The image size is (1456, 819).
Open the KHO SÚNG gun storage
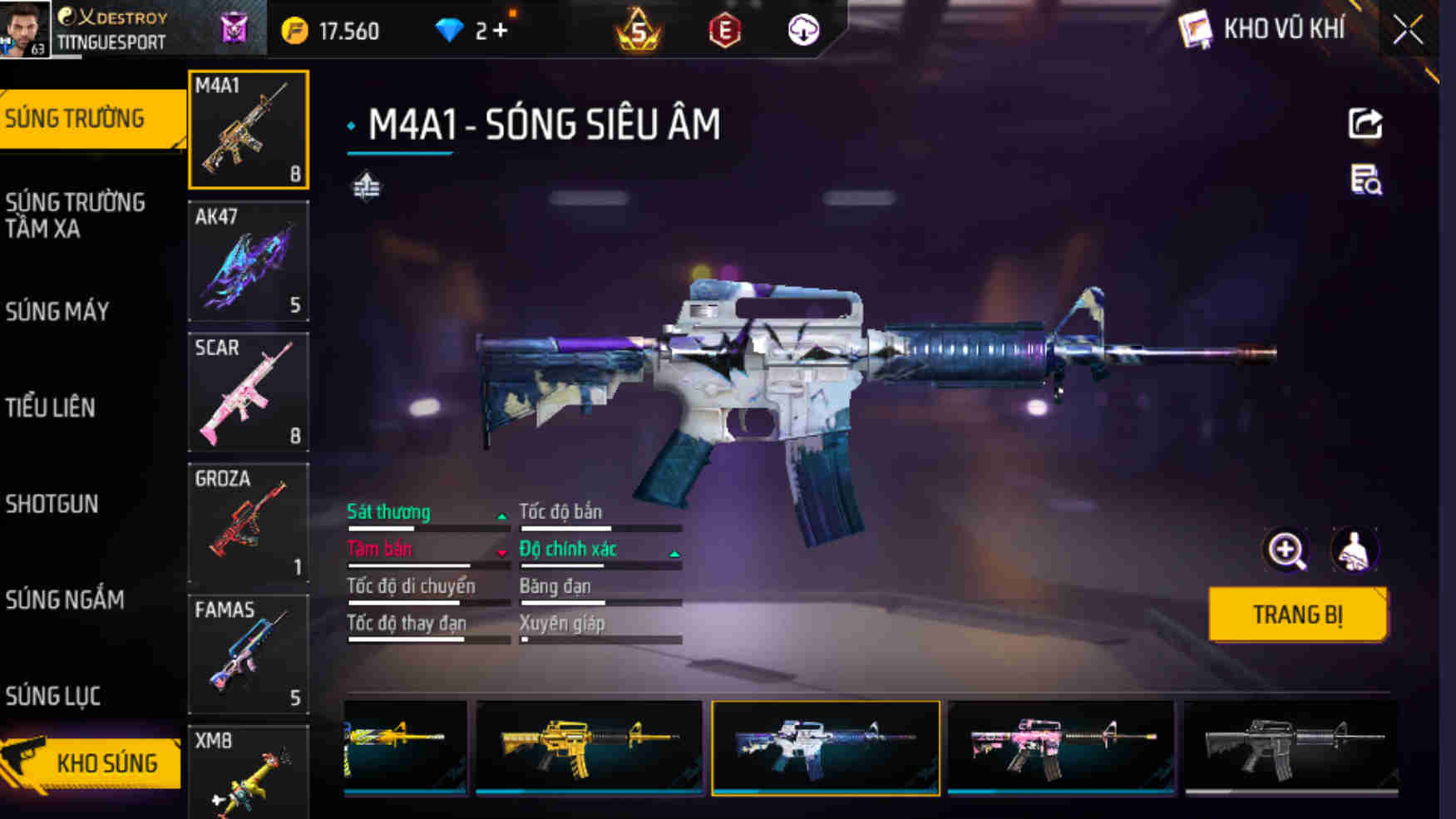(x=93, y=762)
